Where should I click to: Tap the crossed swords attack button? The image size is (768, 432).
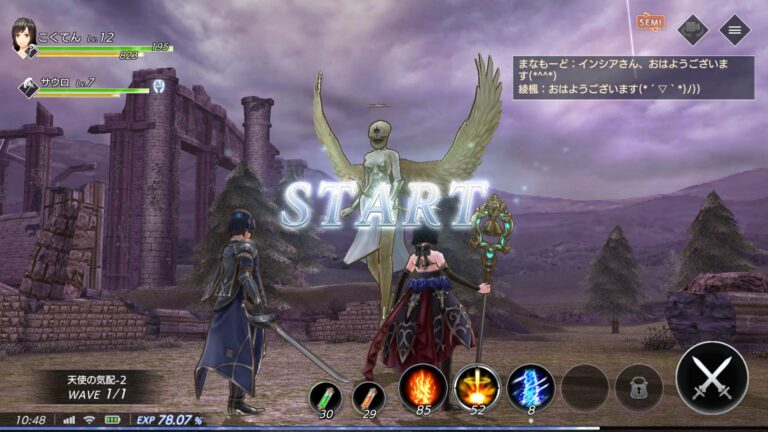[x=711, y=378]
